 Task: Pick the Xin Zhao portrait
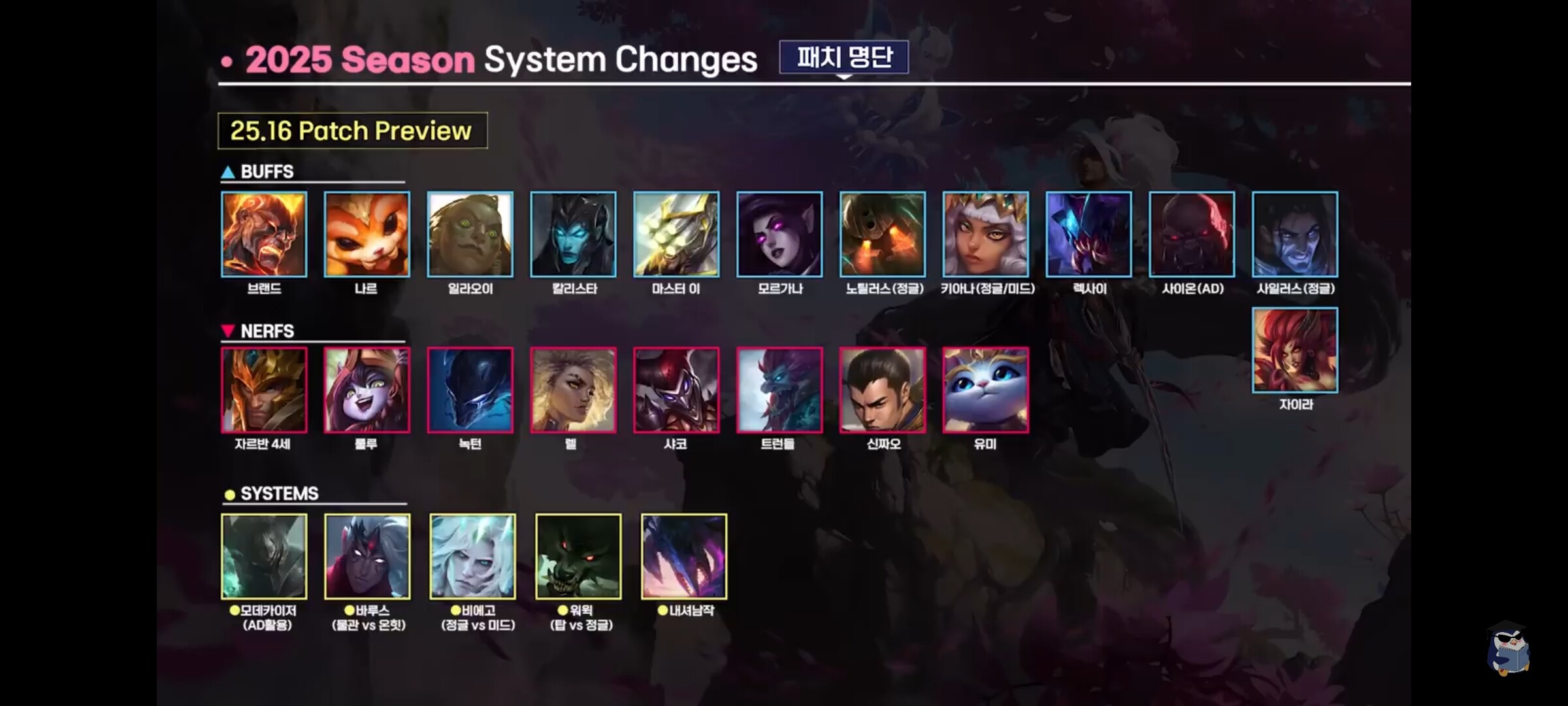(883, 390)
